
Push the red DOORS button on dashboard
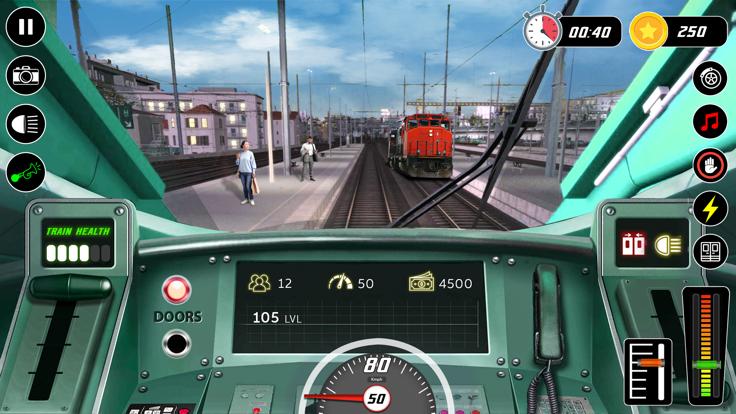(x=177, y=291)
